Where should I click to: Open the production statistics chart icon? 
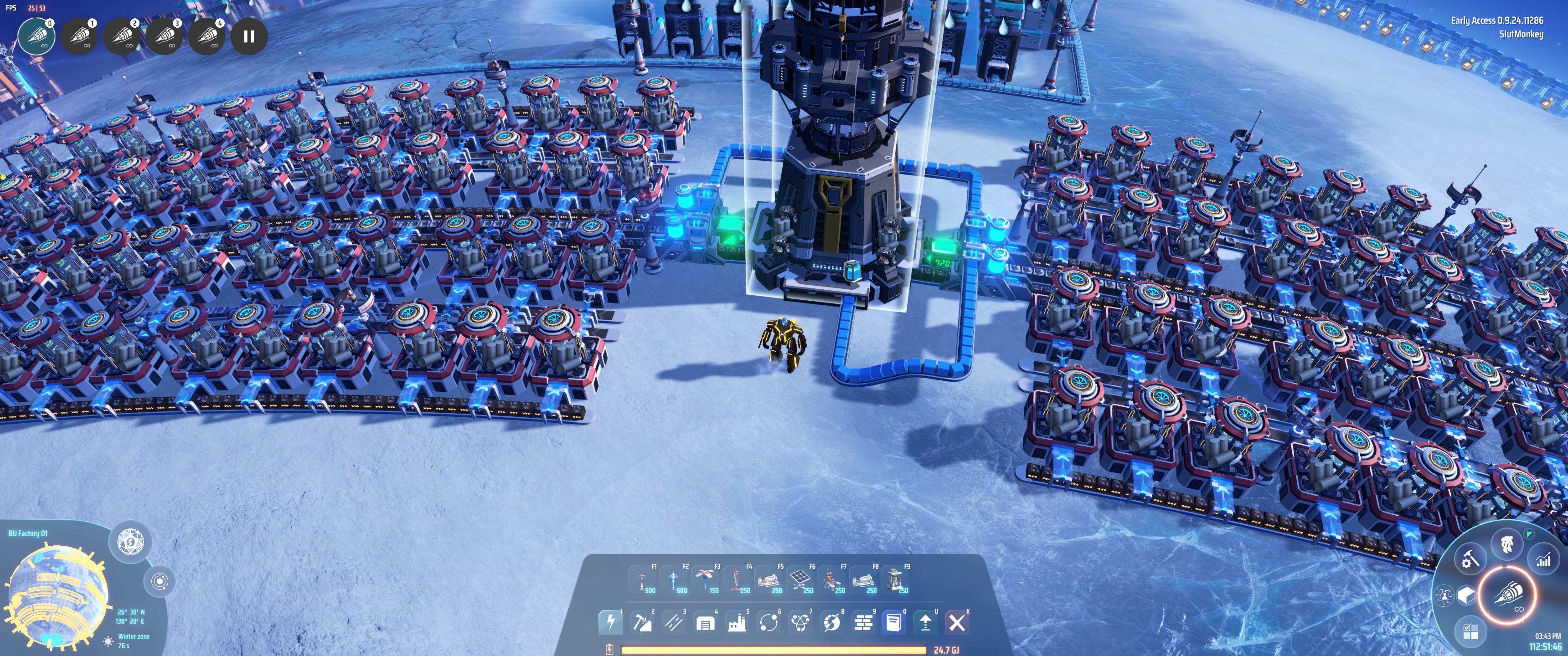tap(1543, 560)
